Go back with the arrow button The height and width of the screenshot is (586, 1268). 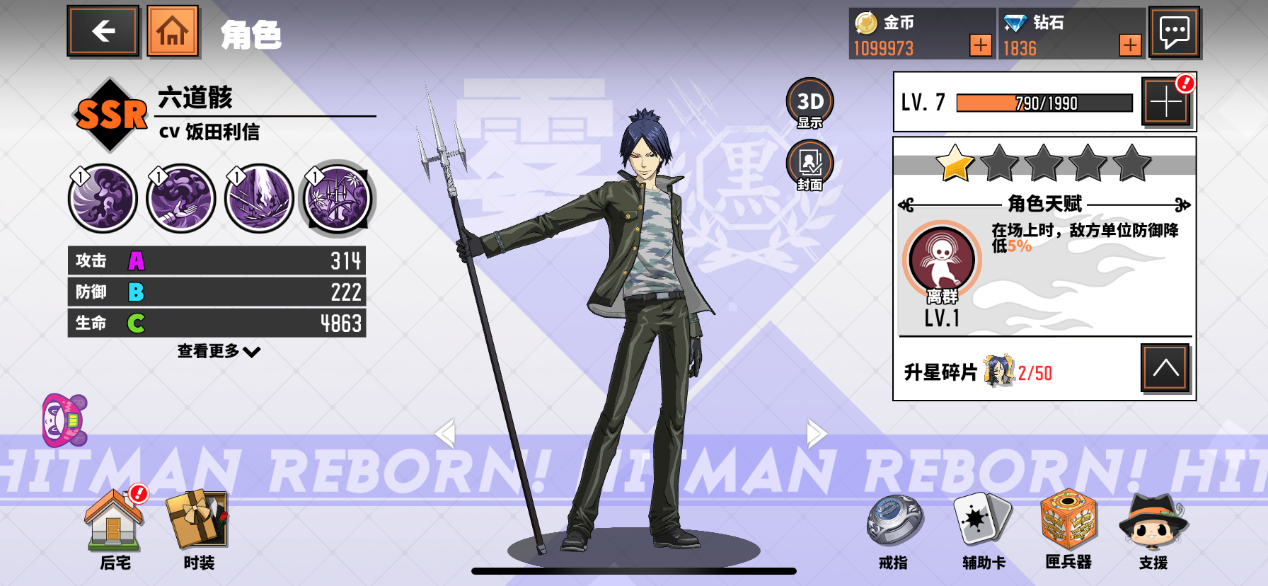coord(103,31)
